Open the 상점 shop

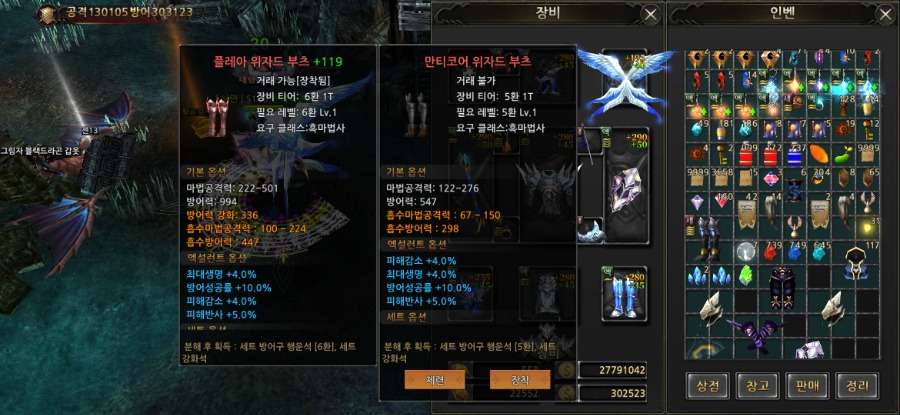coord(708,384)
